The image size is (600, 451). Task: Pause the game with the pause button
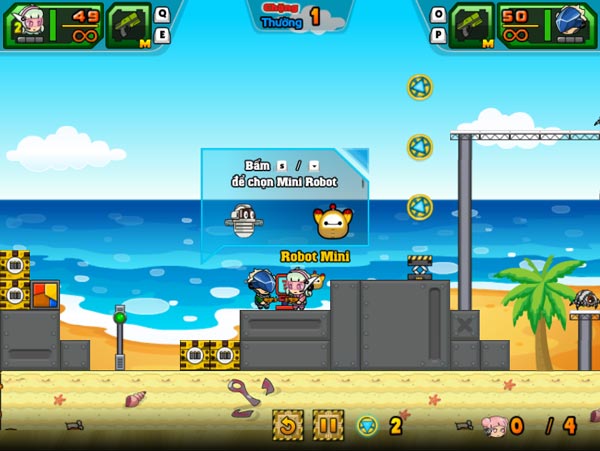coord(328,425)
